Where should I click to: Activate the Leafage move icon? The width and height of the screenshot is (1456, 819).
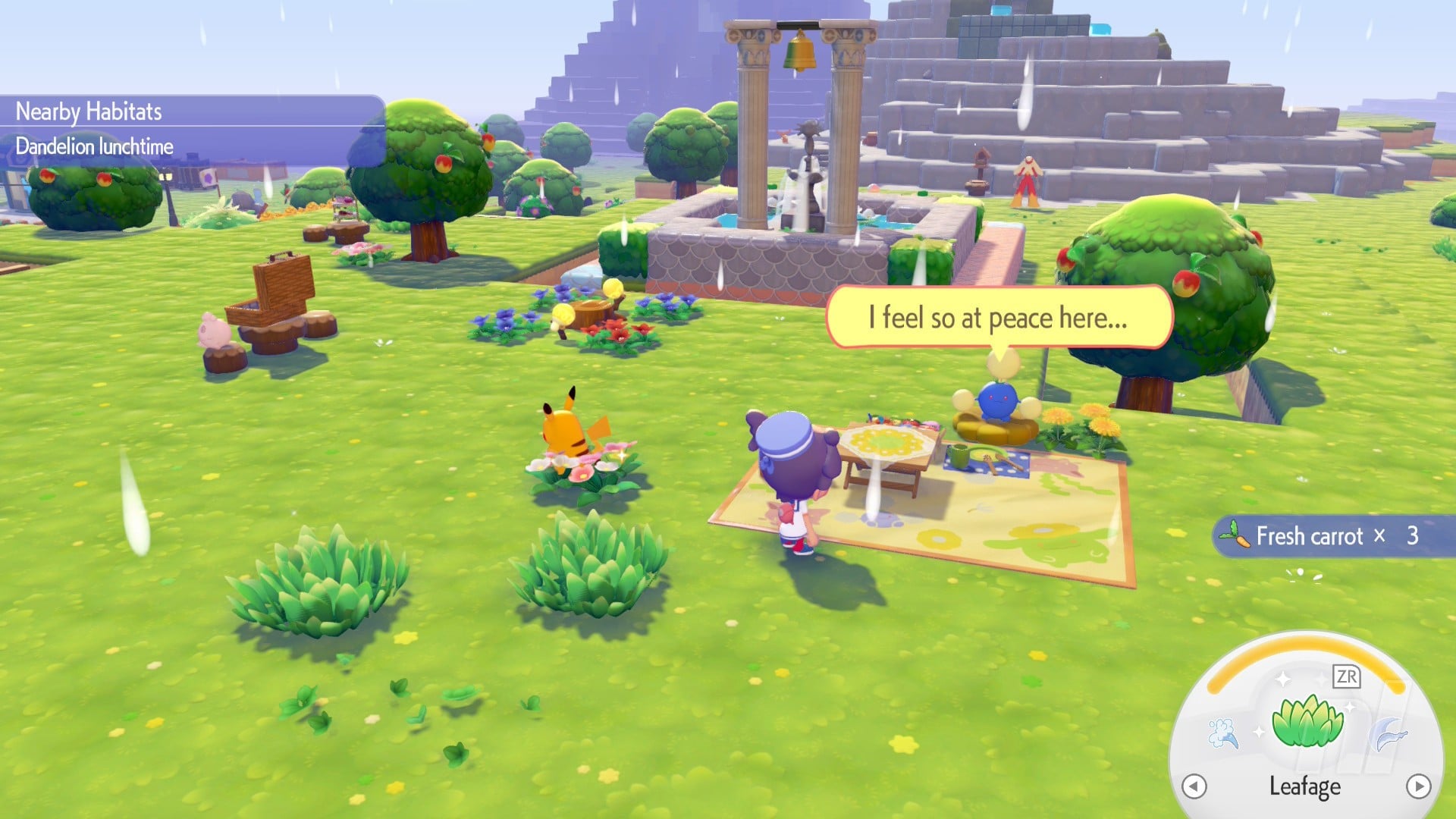point(1307,721)
